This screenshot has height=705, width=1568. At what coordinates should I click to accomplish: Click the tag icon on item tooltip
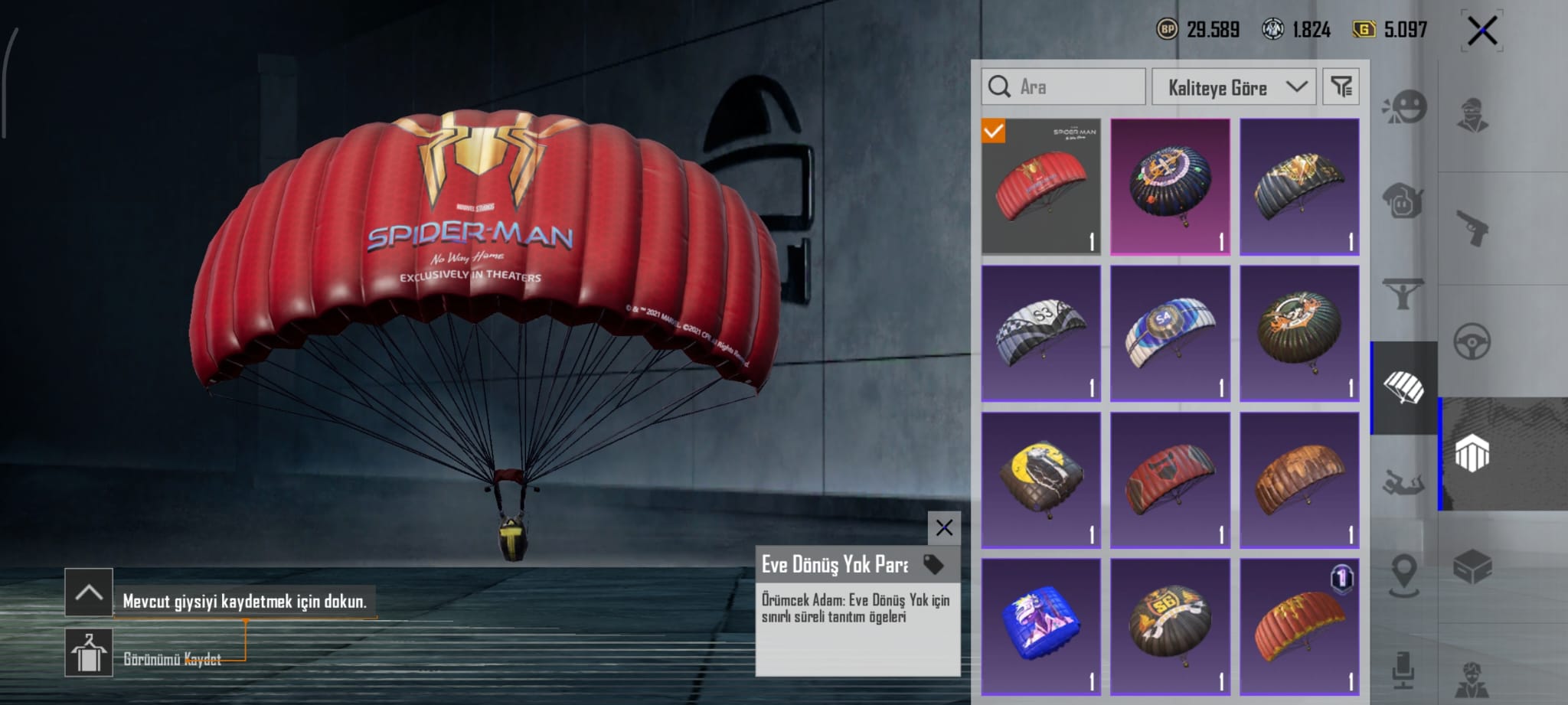click(x=933, y=565)
